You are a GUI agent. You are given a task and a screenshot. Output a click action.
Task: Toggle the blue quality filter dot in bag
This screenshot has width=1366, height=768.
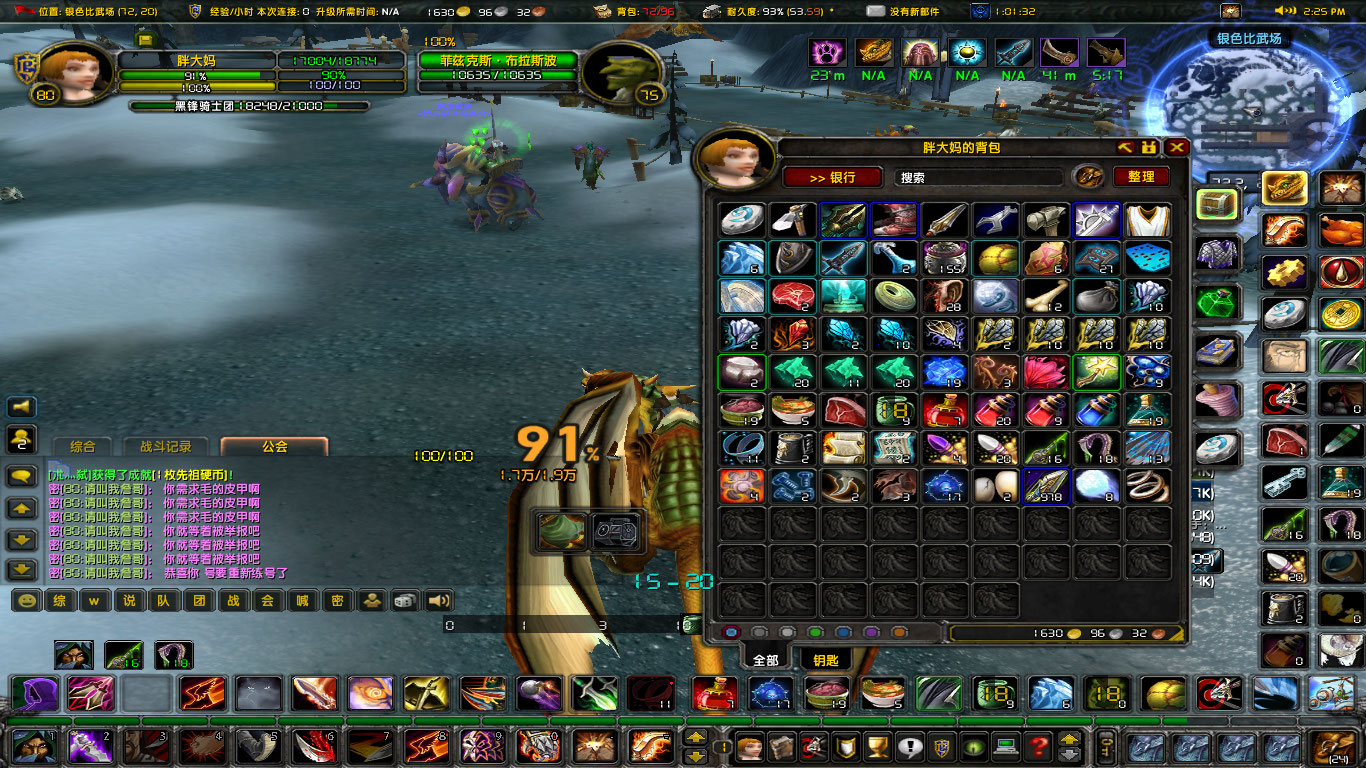(x=843, y=634)
